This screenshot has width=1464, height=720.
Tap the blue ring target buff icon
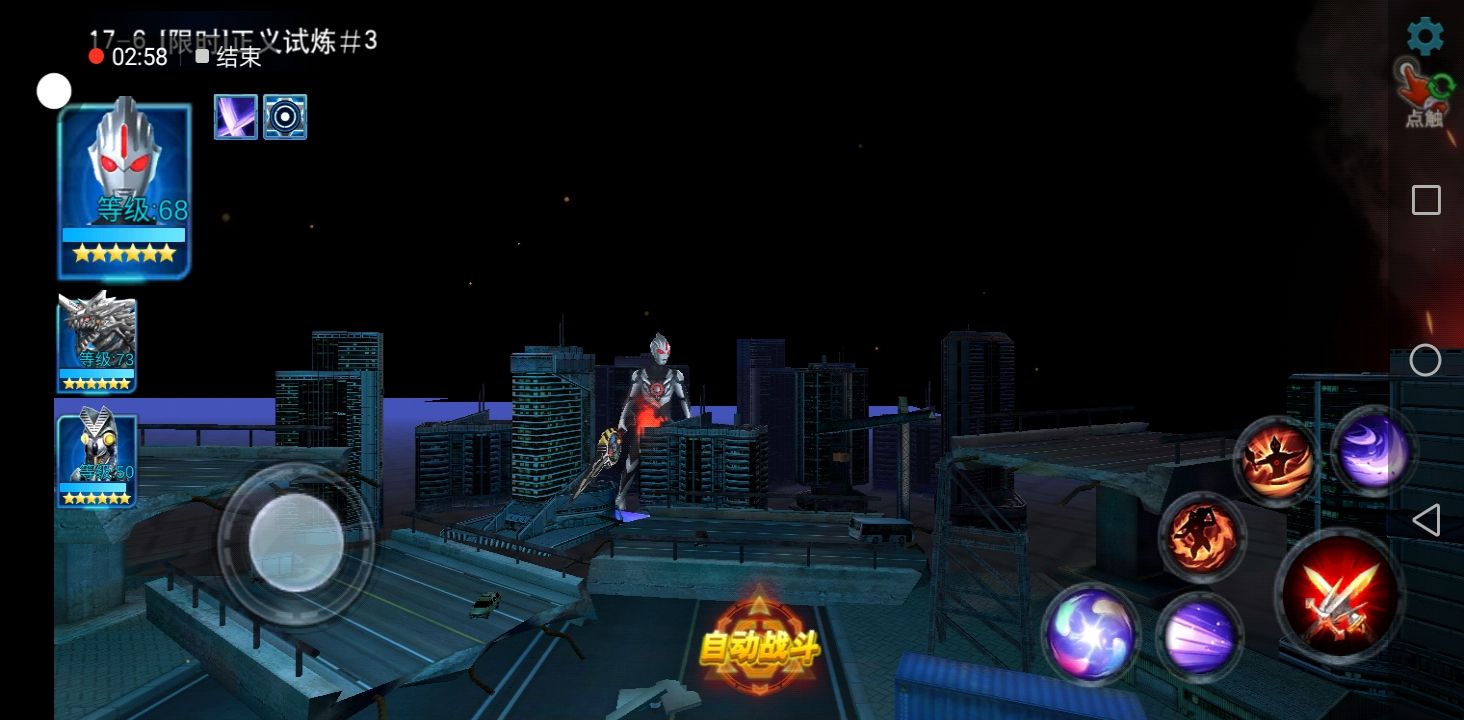tap(285, 117)
